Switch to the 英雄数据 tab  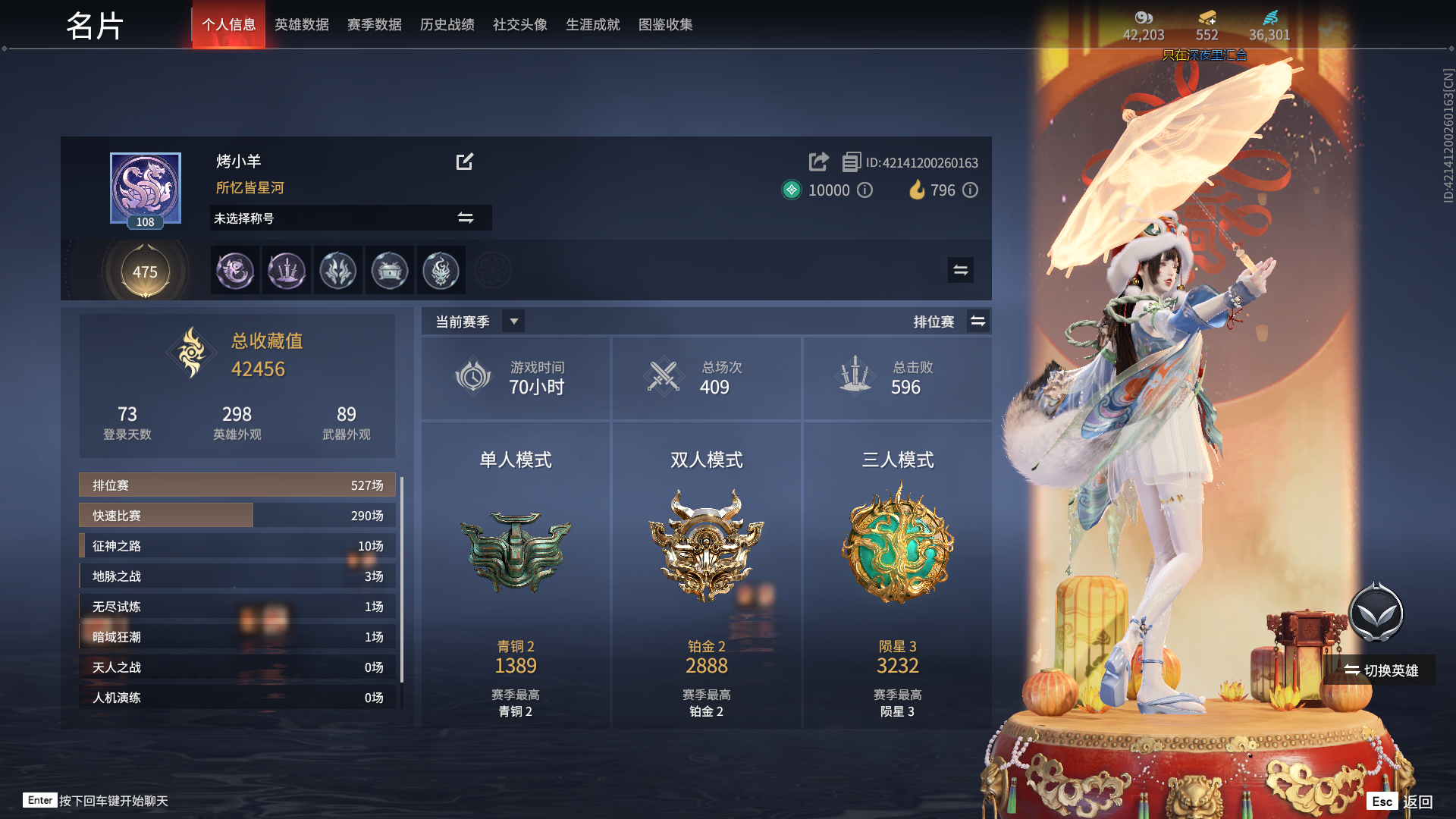coord(301,24)
